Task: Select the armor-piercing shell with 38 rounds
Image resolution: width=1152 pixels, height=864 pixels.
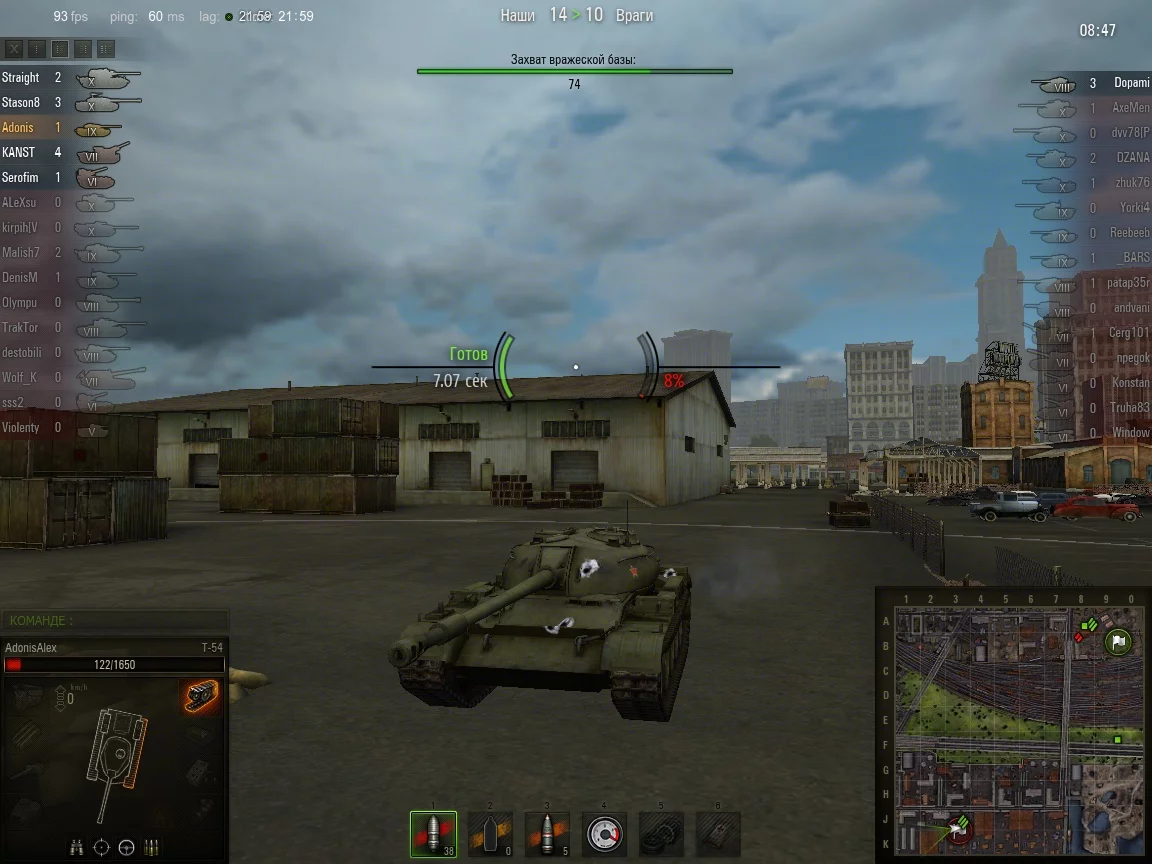Action: 433,834
